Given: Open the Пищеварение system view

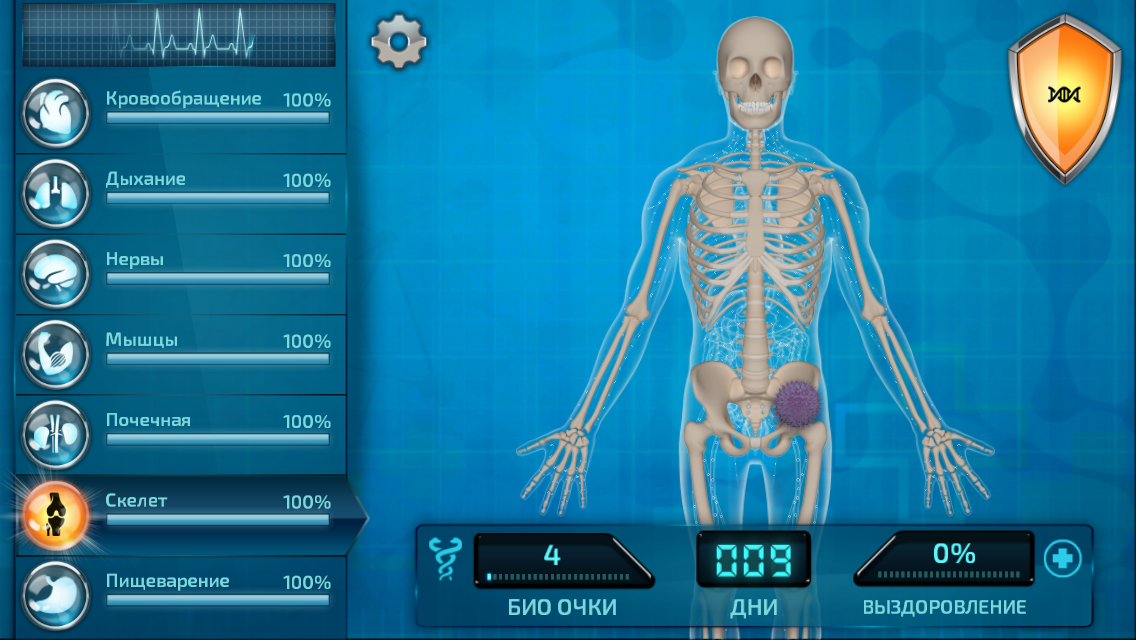Looking at the screenshot, I should pyautogui.click(x=180, y=590).
